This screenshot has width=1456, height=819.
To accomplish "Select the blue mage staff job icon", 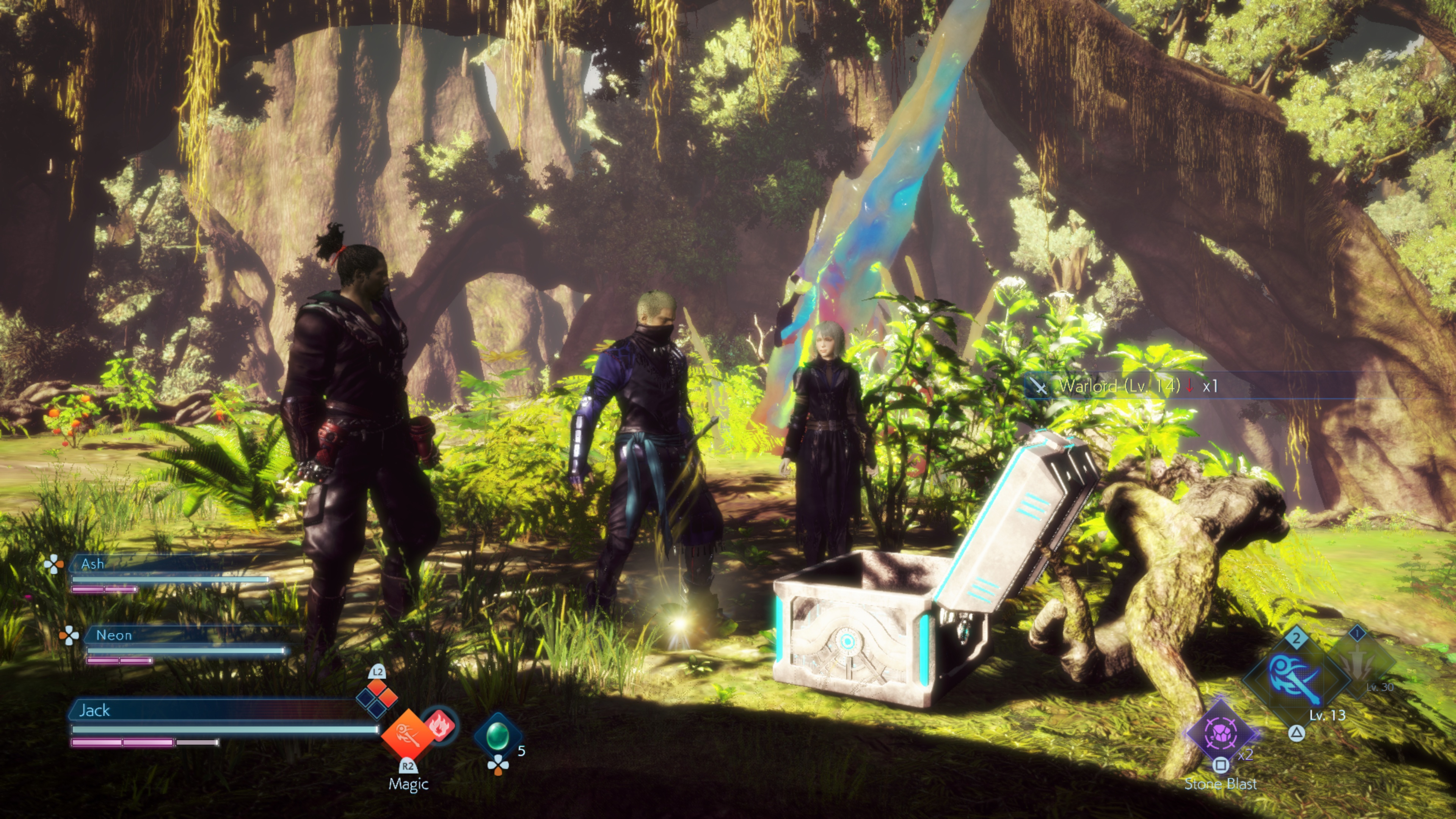I will (x=1296, y=678).
